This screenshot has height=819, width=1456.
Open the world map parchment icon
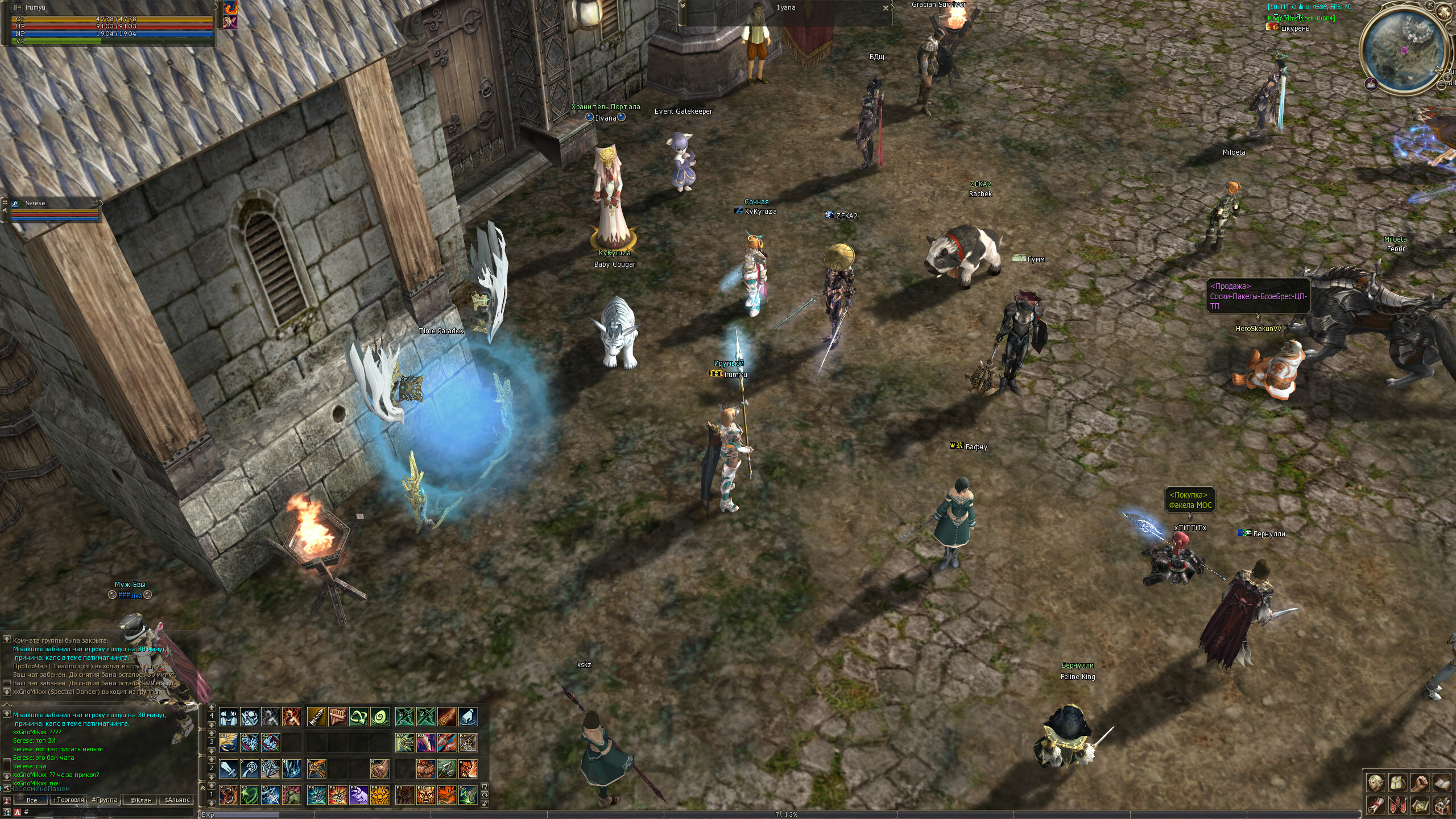pos(1420,805)
